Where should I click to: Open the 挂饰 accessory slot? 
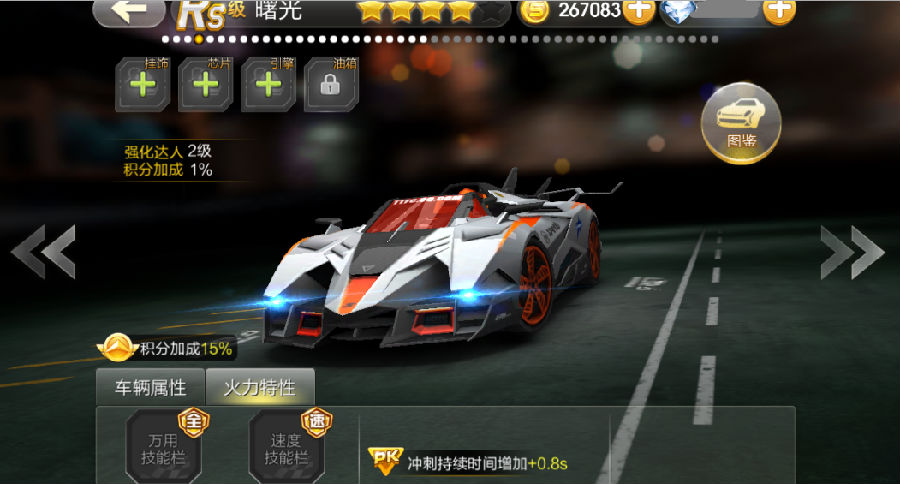click(x=143, y=84)
